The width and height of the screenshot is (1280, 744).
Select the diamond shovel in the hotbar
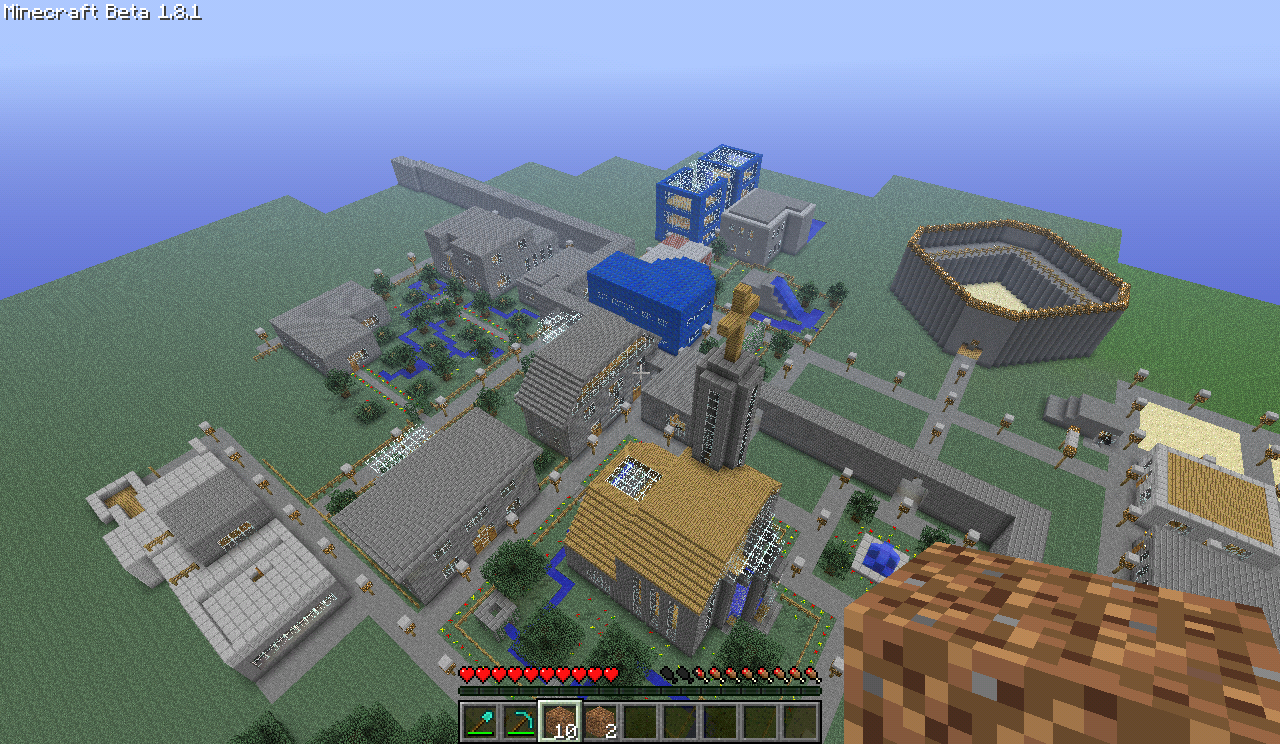click(478, 719)
